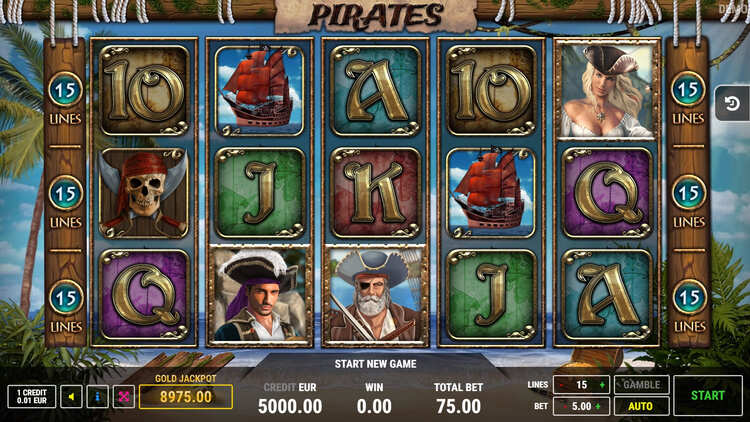Click the GAMBLE button
Screen dimensions: 750x422
point(641,385)
